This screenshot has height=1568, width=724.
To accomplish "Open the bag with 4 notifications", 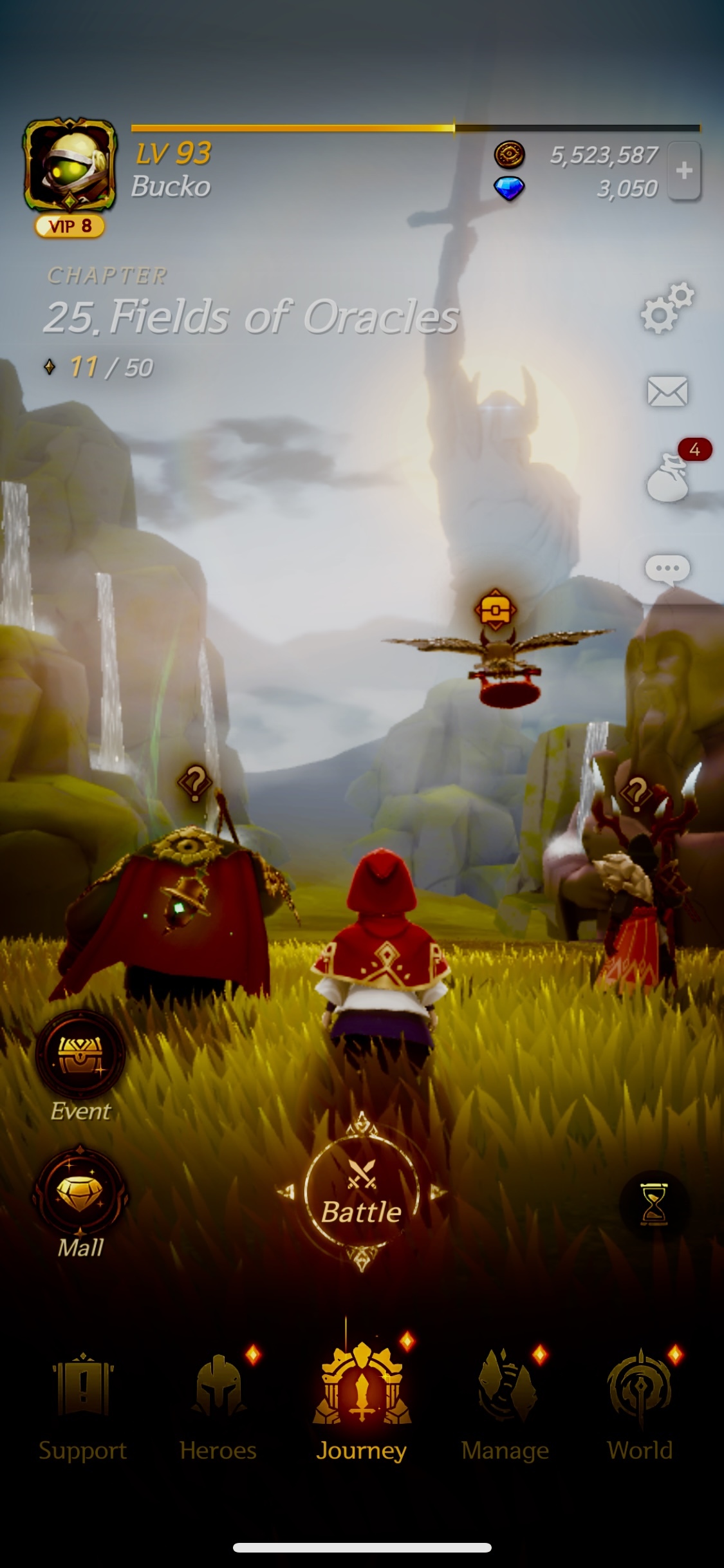I will pyautogui.click(x=668, y=479).
